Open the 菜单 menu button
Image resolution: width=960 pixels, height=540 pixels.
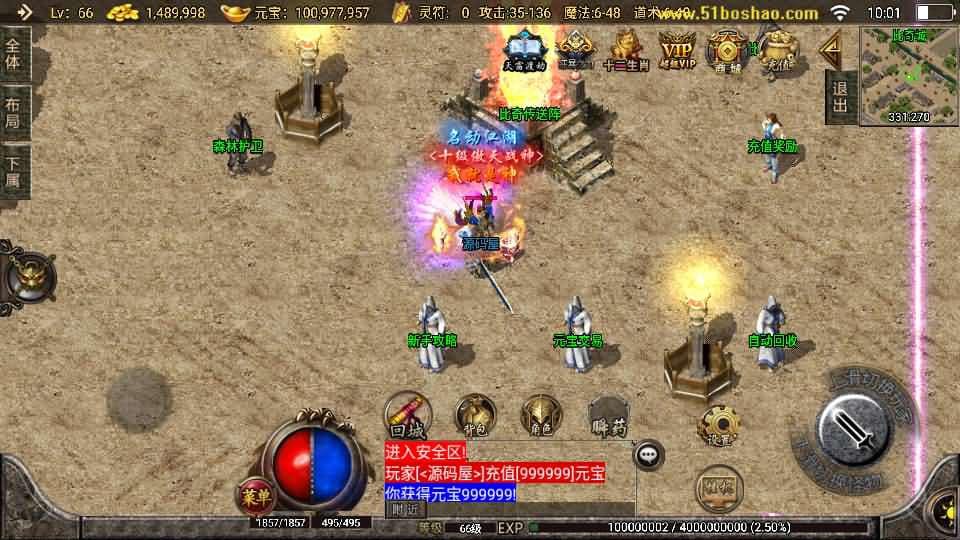[x=255, y=494]
